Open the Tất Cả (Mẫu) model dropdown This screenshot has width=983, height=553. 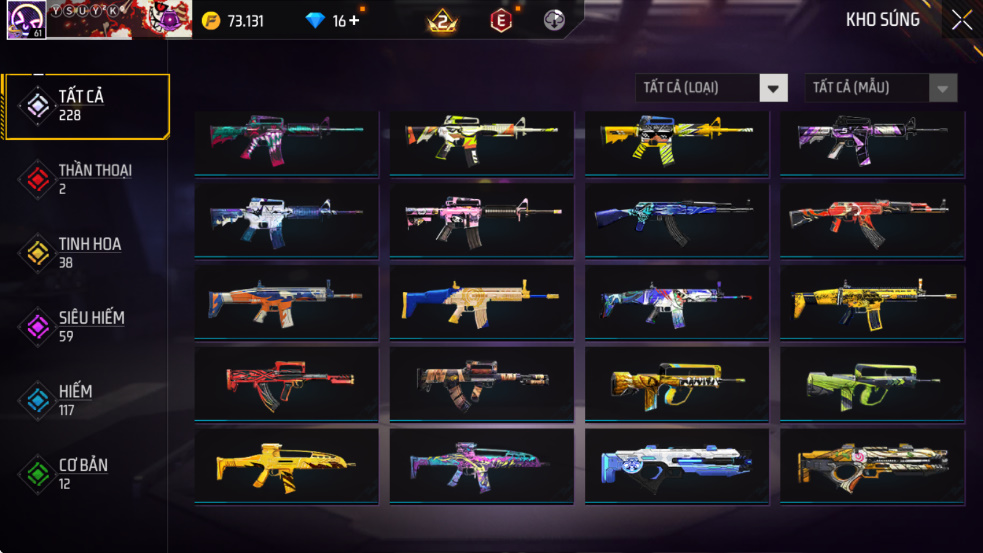(x=881, y=88)
